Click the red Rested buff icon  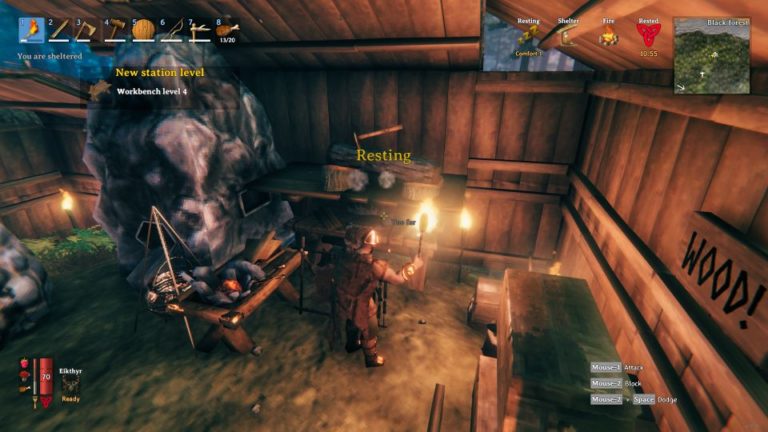tap(648, 36)
